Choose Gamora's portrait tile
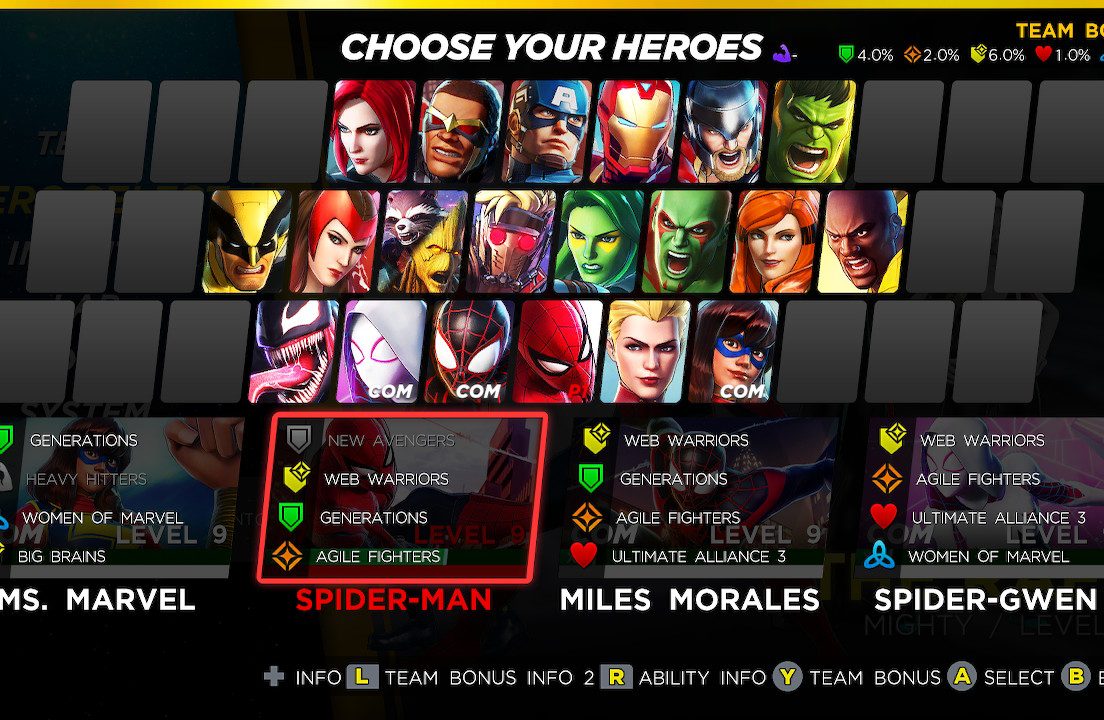The height and width of the screenshot is (720, 1104). click(598, 241)
